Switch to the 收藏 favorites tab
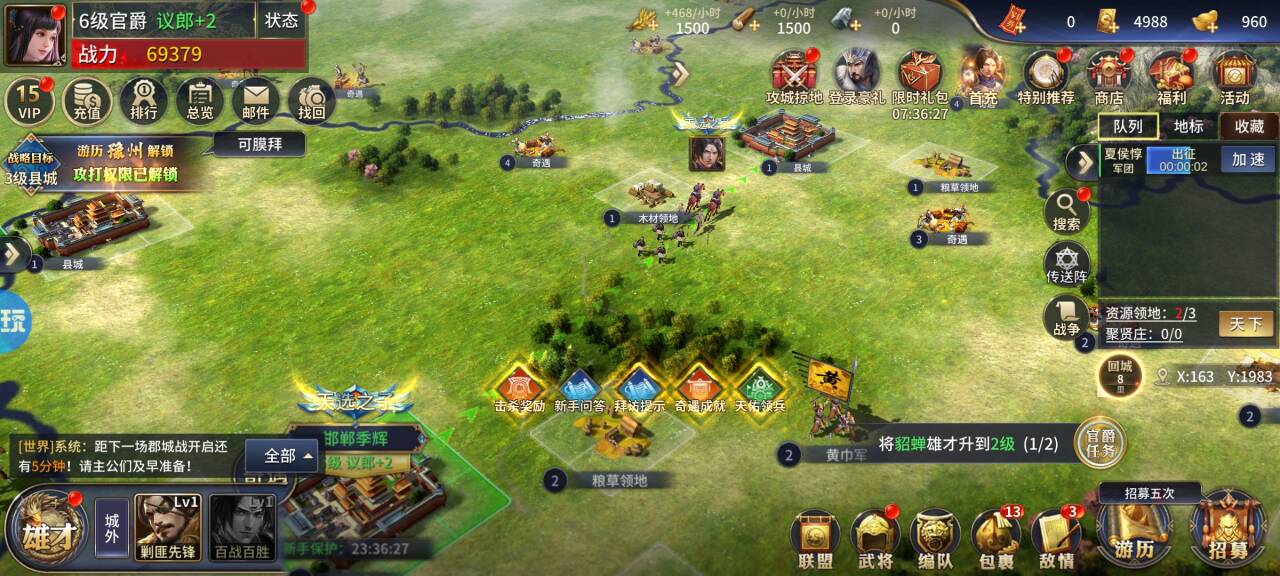This screenshot has width=1280, height=576. (1249, 126)
